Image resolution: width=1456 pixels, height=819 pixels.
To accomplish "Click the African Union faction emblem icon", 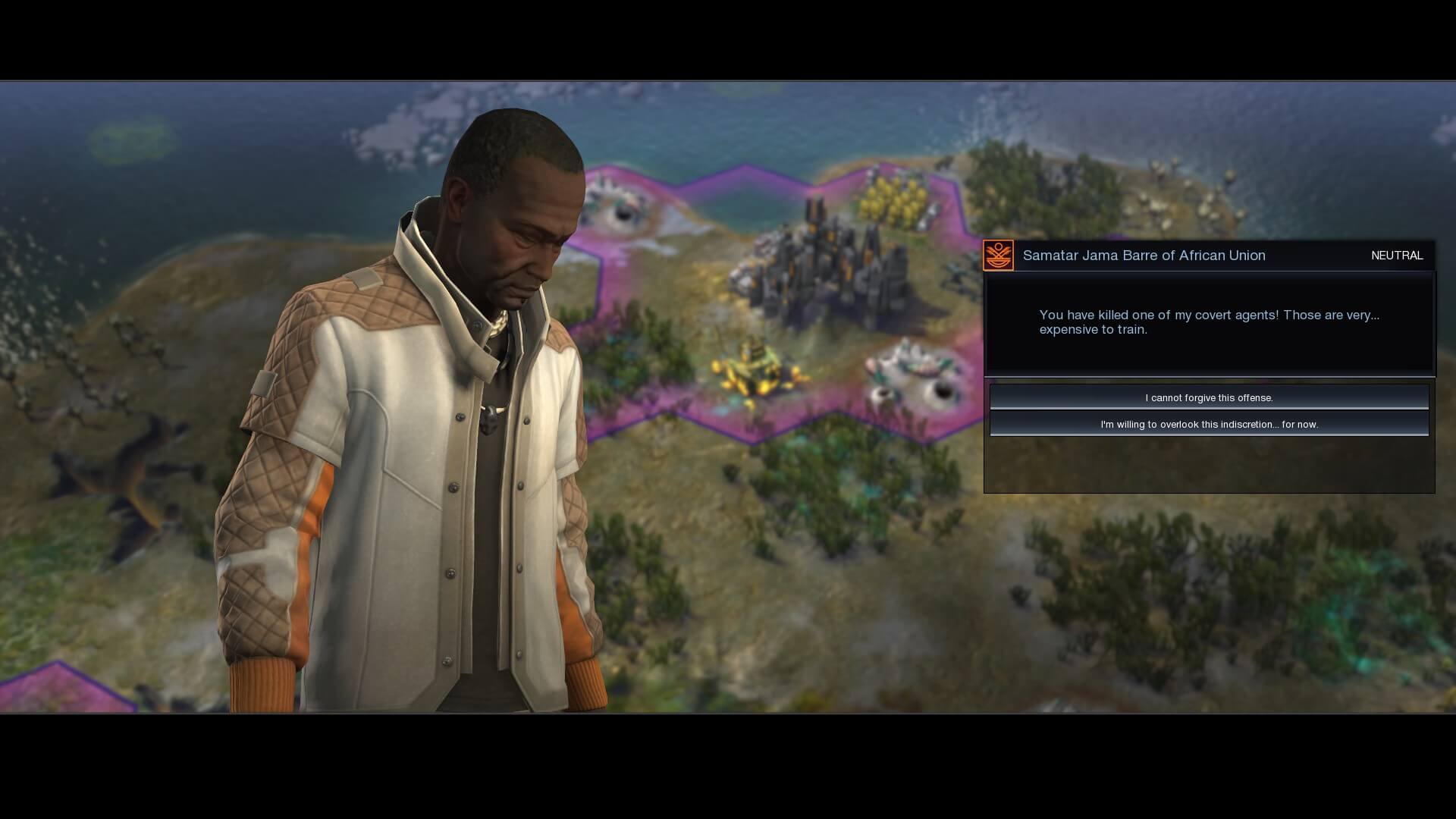I will tap(998, 256).
